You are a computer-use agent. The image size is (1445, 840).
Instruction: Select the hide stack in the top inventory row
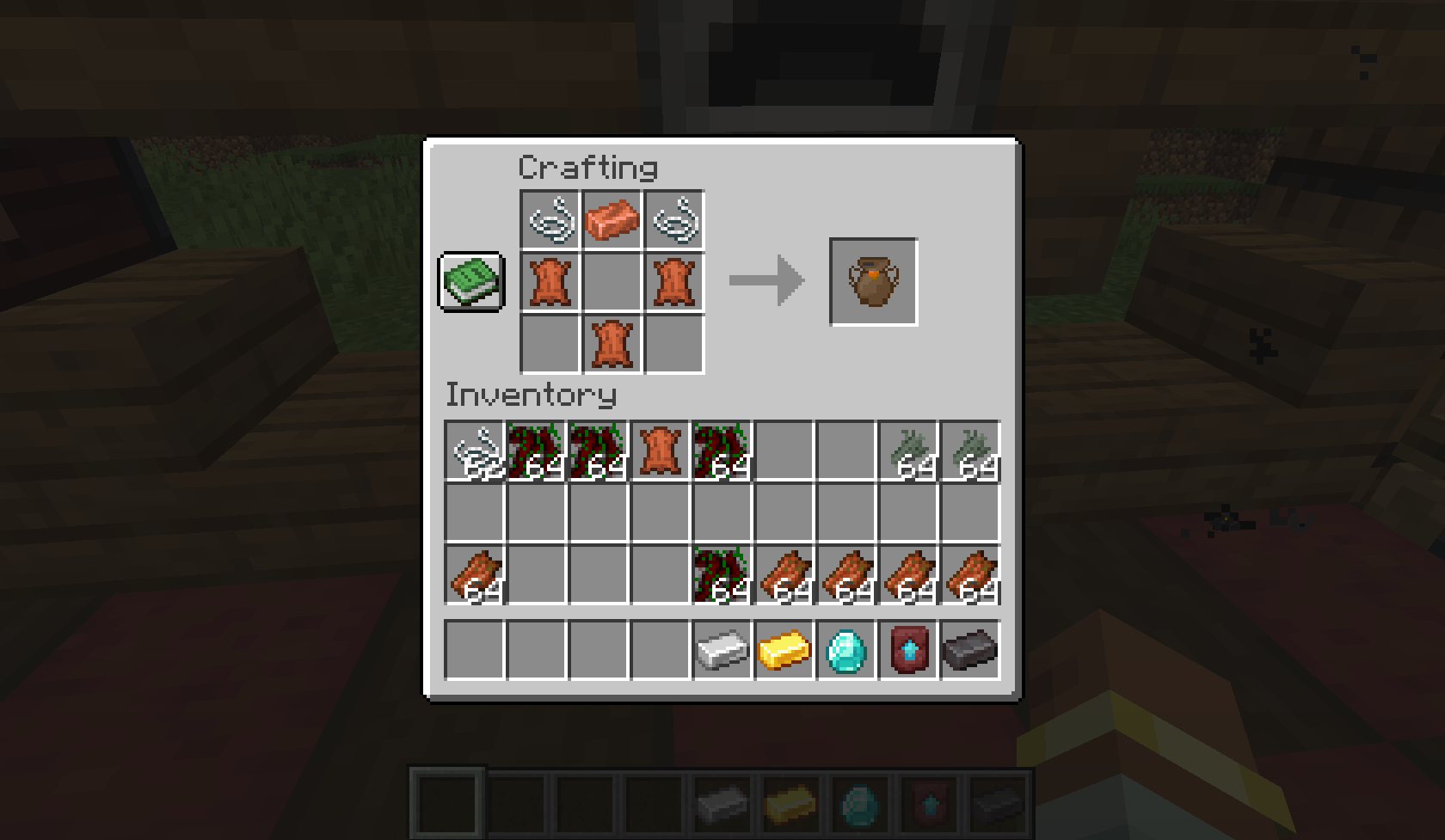click(x=660, y=449)
